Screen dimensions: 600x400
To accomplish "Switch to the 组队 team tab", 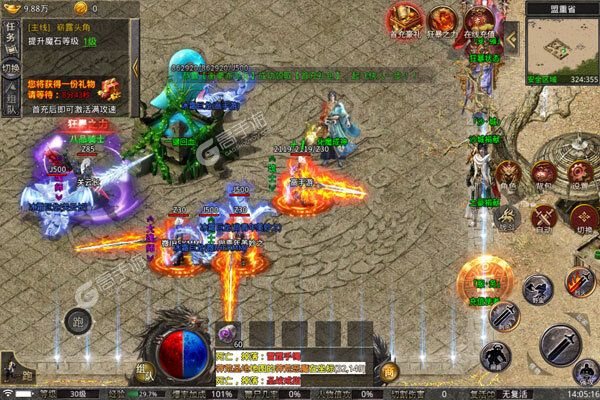I will click(x=11, y=95).
